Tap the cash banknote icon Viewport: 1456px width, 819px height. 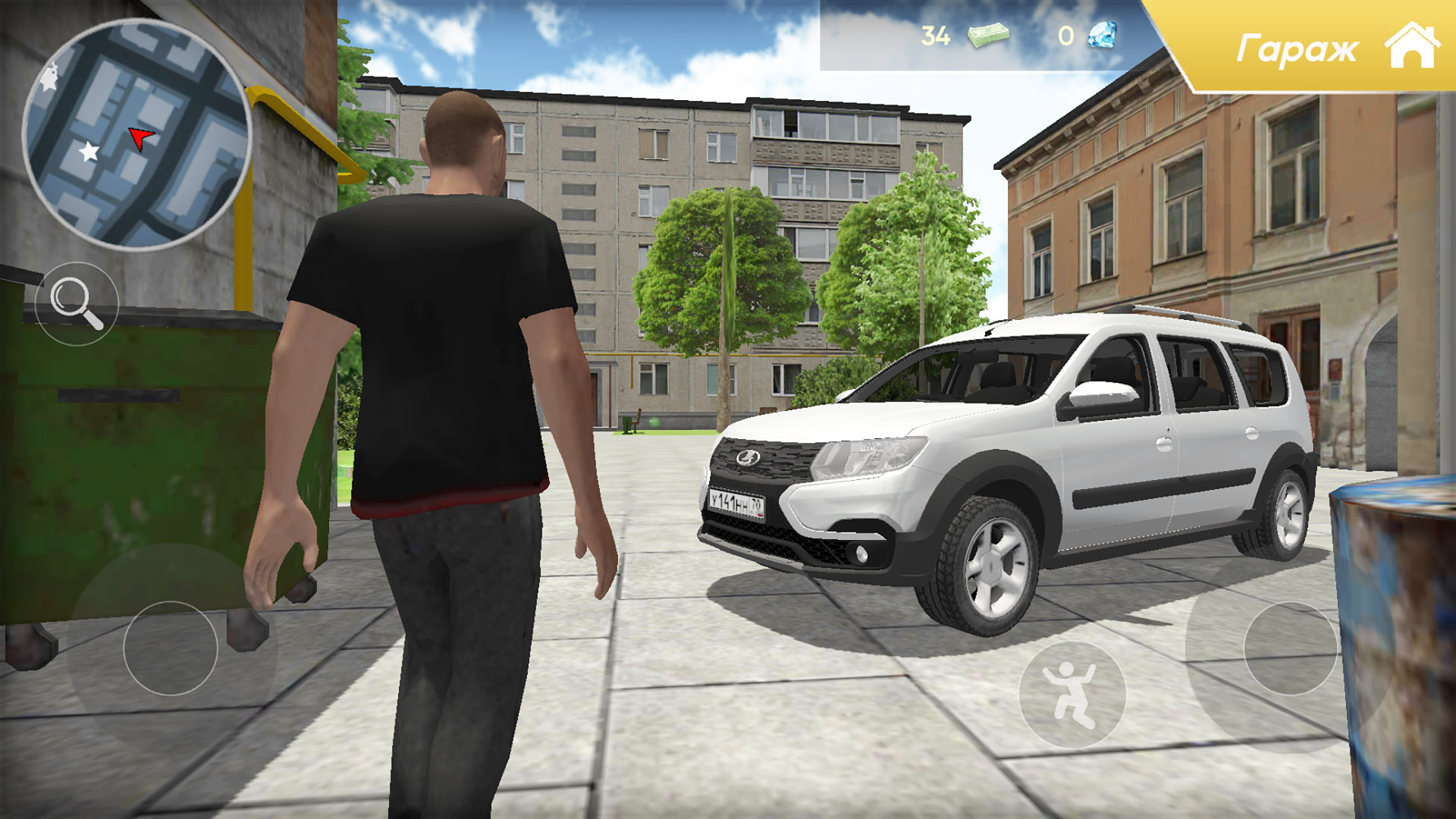tap(988, 34)
